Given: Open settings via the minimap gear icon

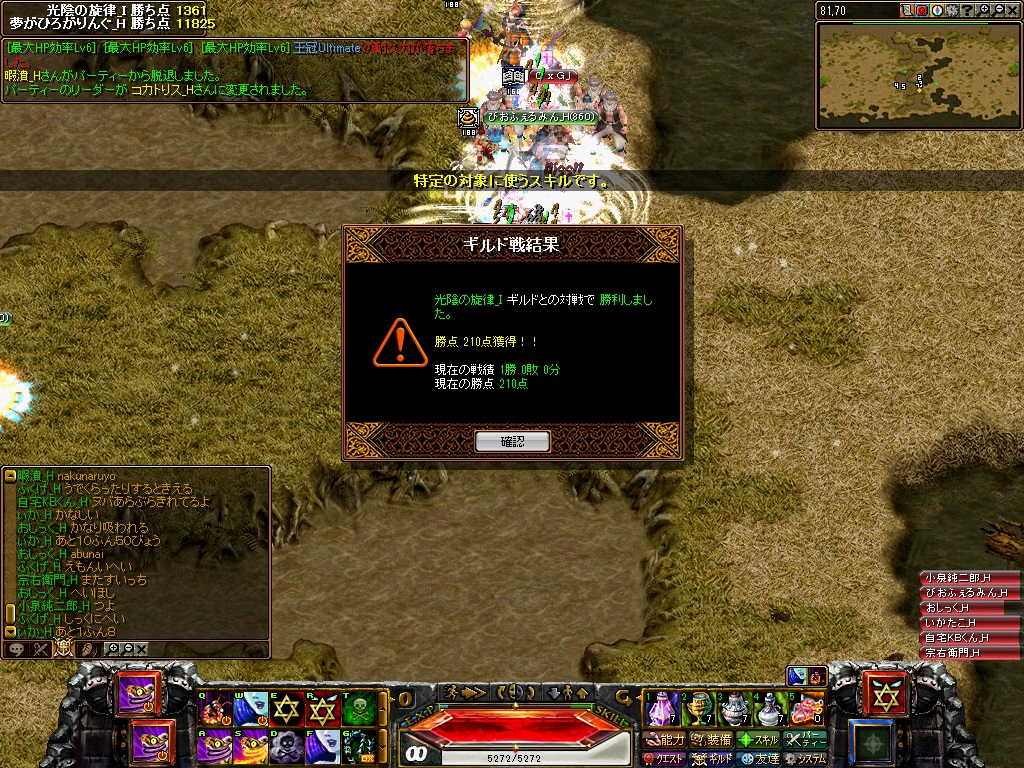Looking at the screenshot, I should pyautogui.click(x=952, y=10).
